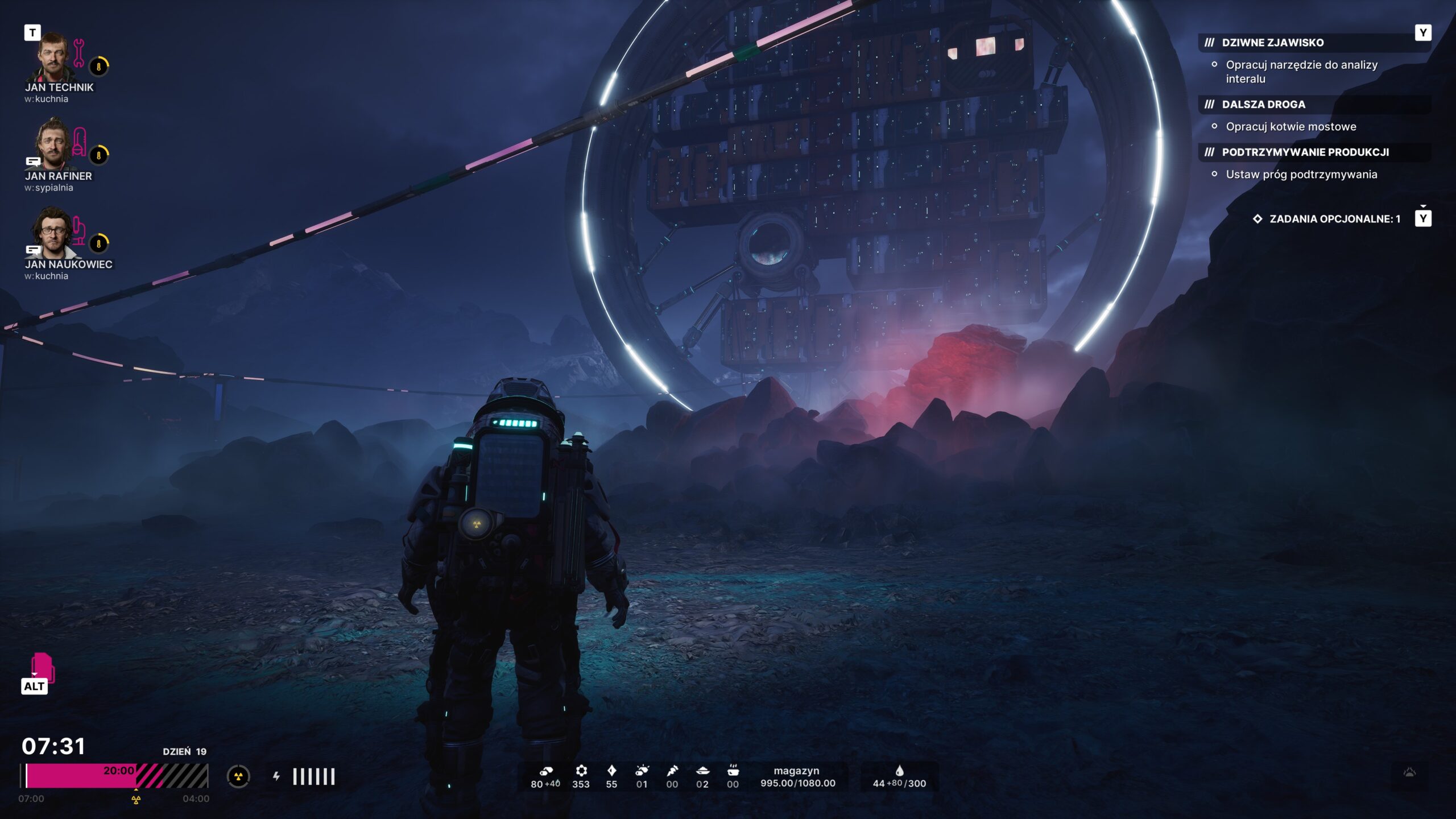Open the Podtrzymywanie Produkcji quest entry
This screenshot has height=819, width=1456.
(x=1305, y=152)
